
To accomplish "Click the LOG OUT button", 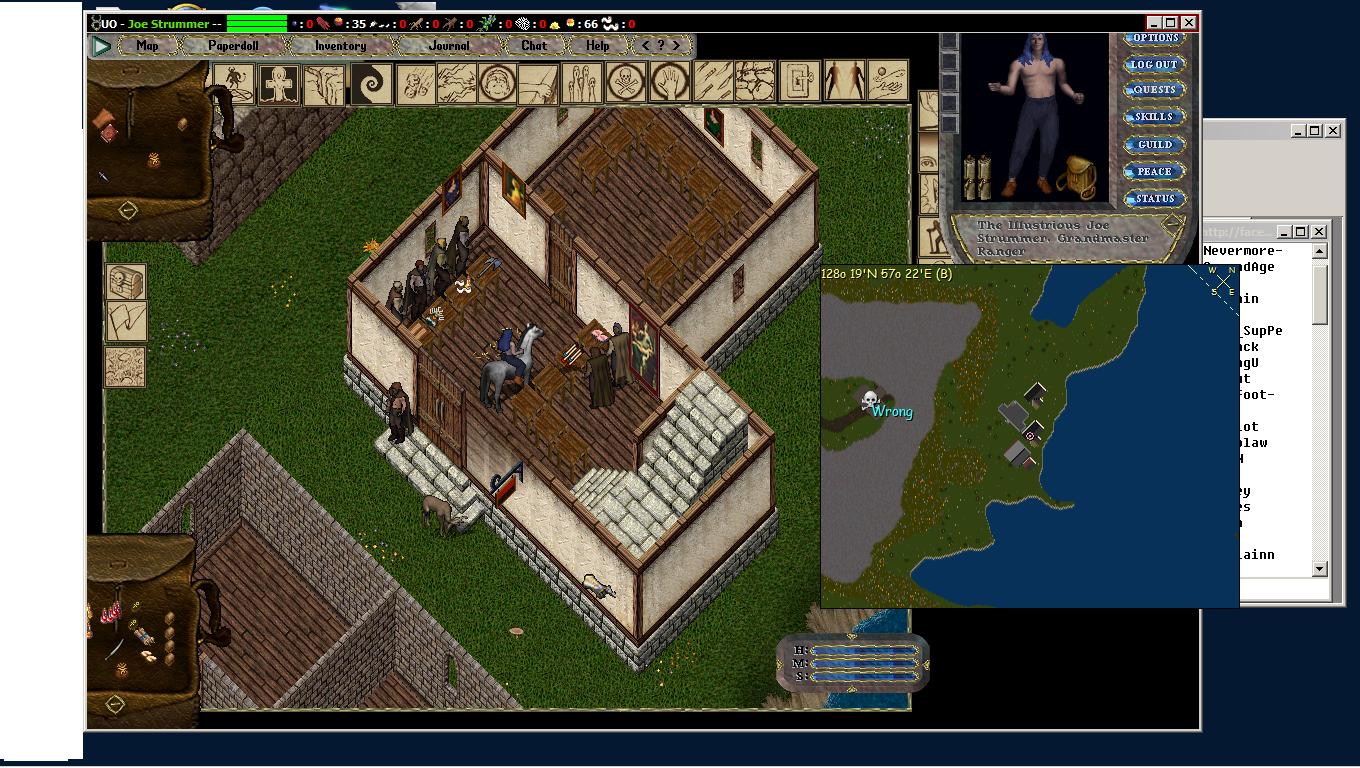I will coord(1154,64).
